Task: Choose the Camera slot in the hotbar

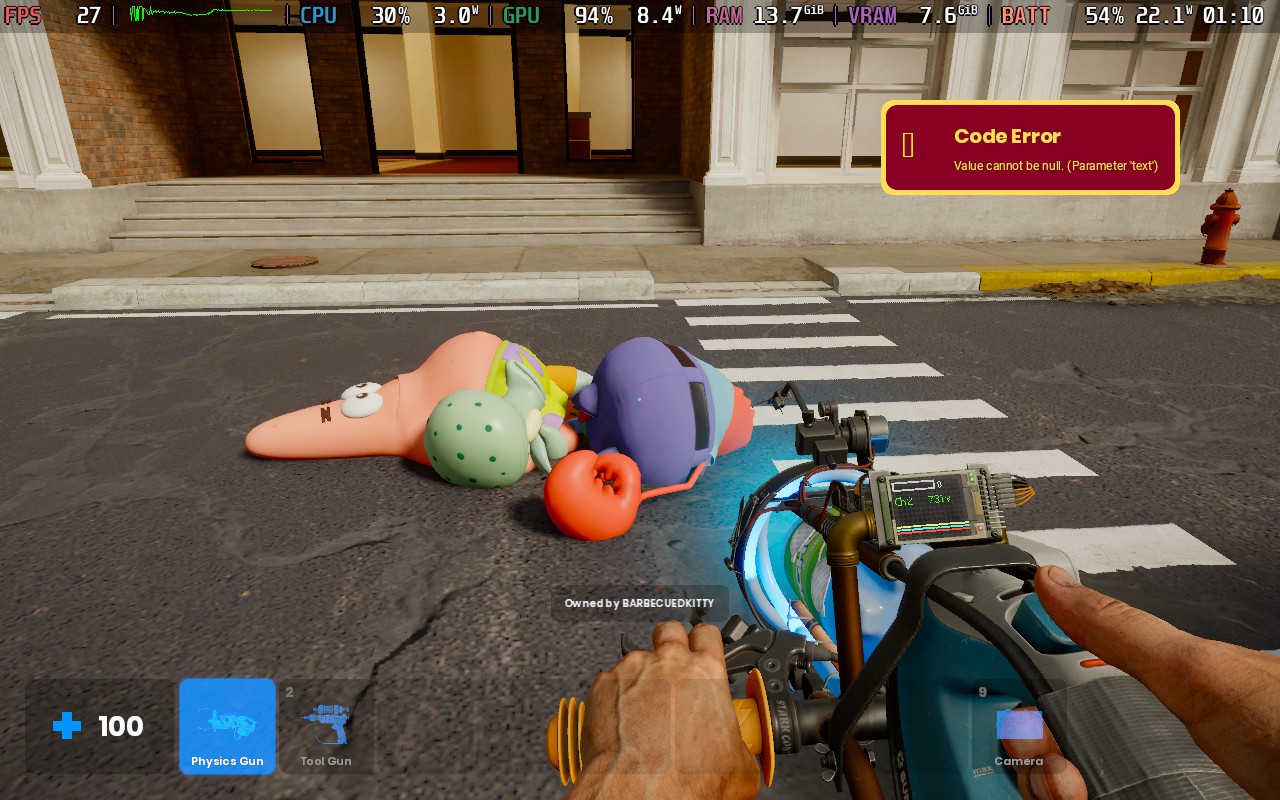Action: click(1018, 729)
